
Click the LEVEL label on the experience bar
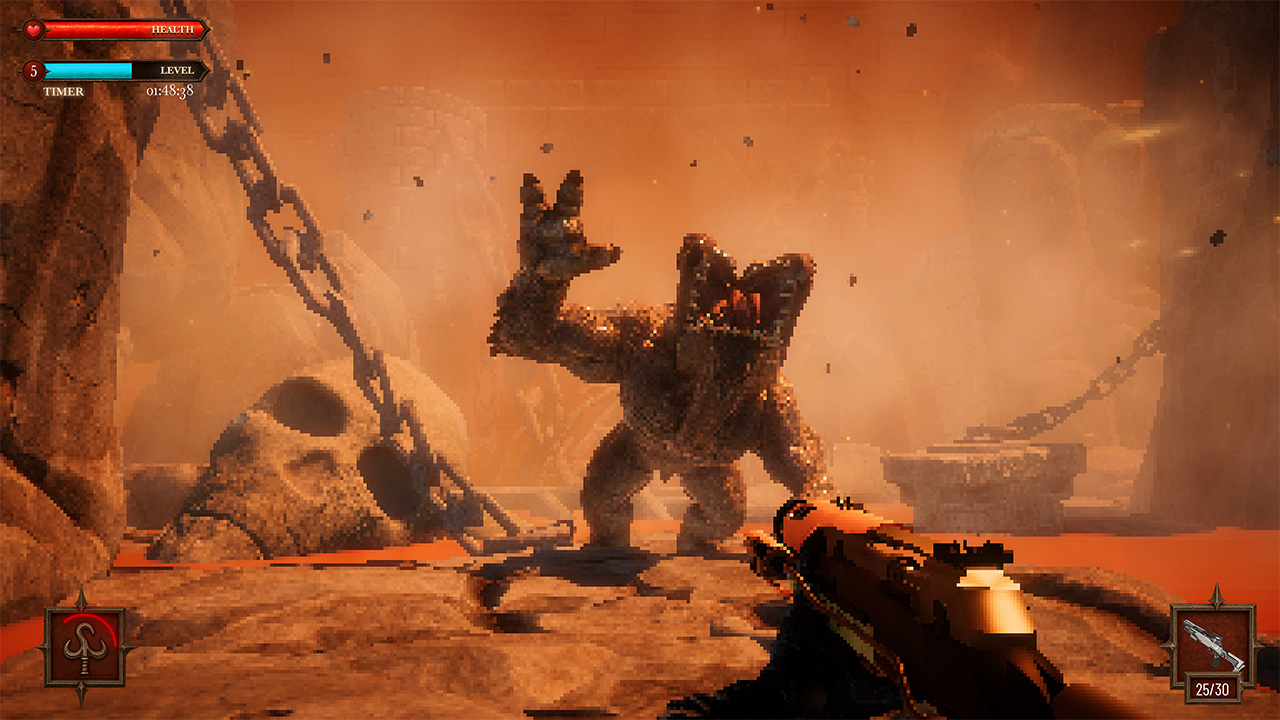176,70
